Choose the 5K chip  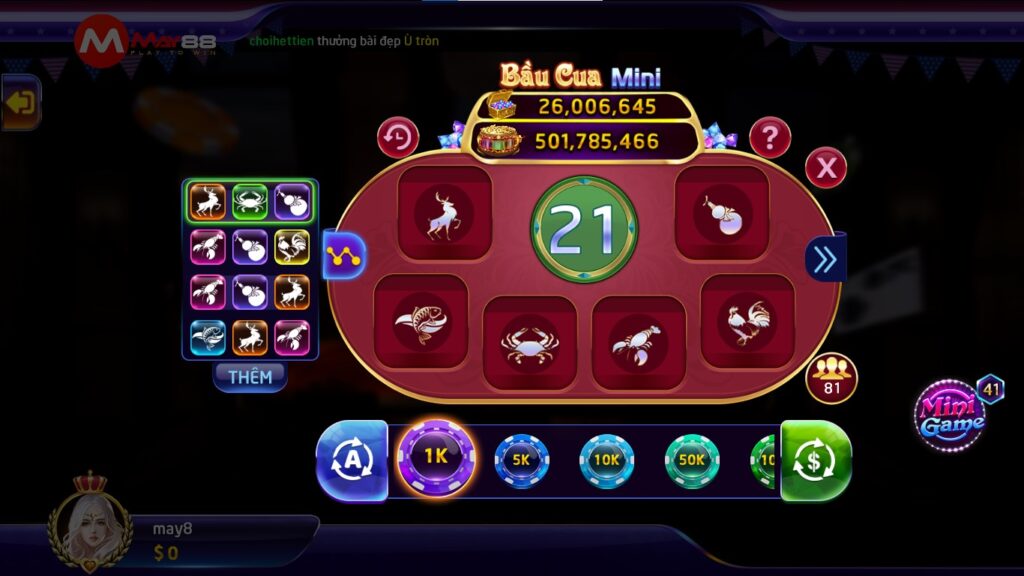point(521,460)
